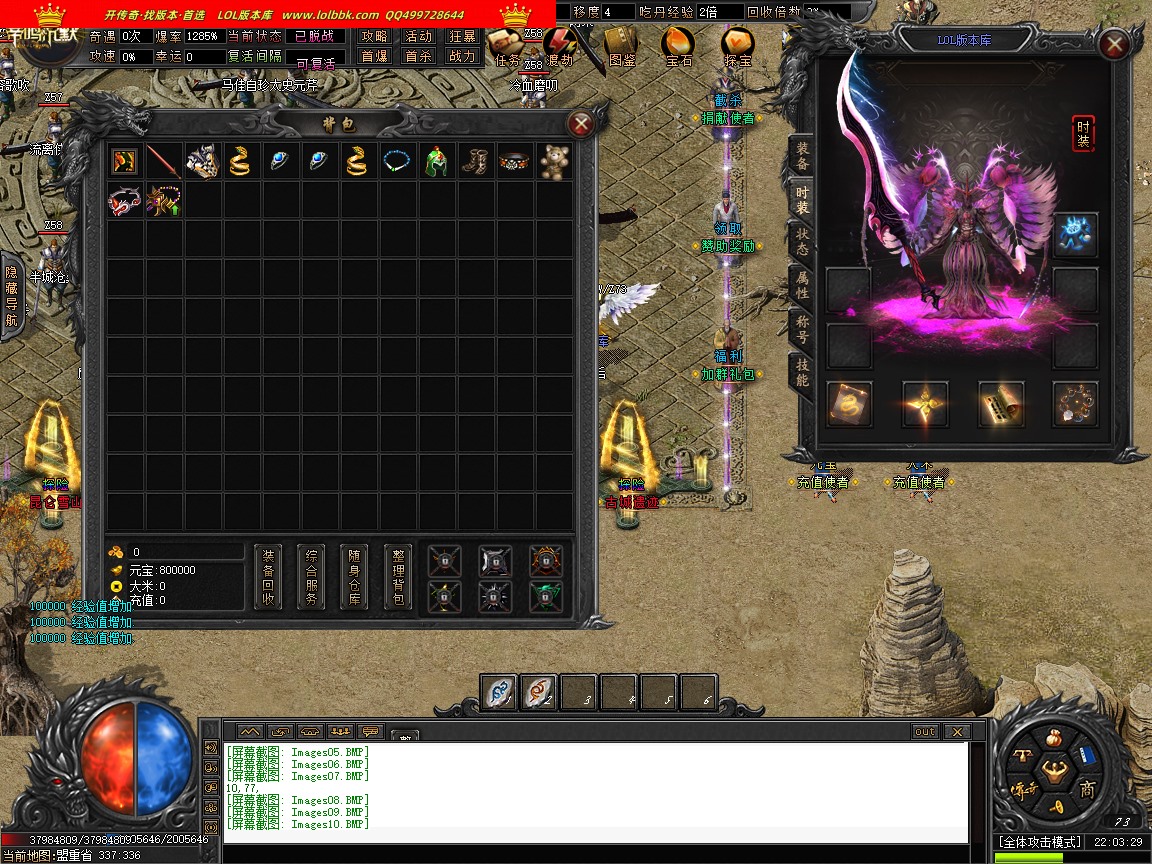The image size is (1152, 864).
Task: Open the 综合服务 services button
Action: click(x=311, y=577)
